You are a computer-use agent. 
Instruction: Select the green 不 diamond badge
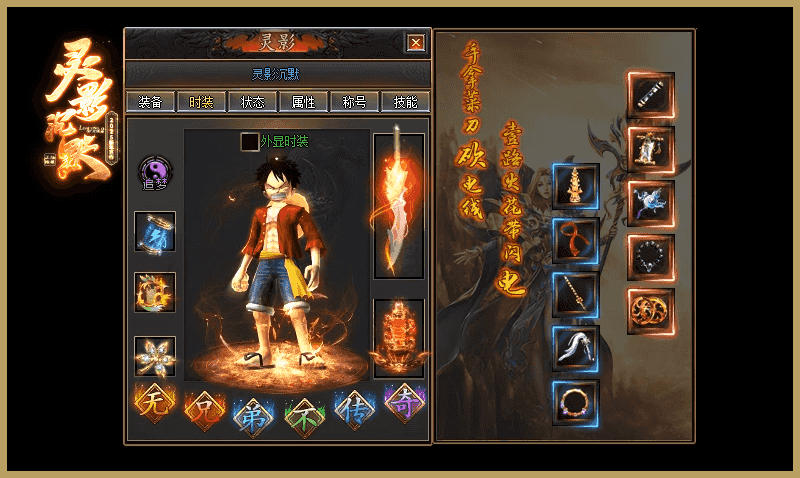pos(304,412)
